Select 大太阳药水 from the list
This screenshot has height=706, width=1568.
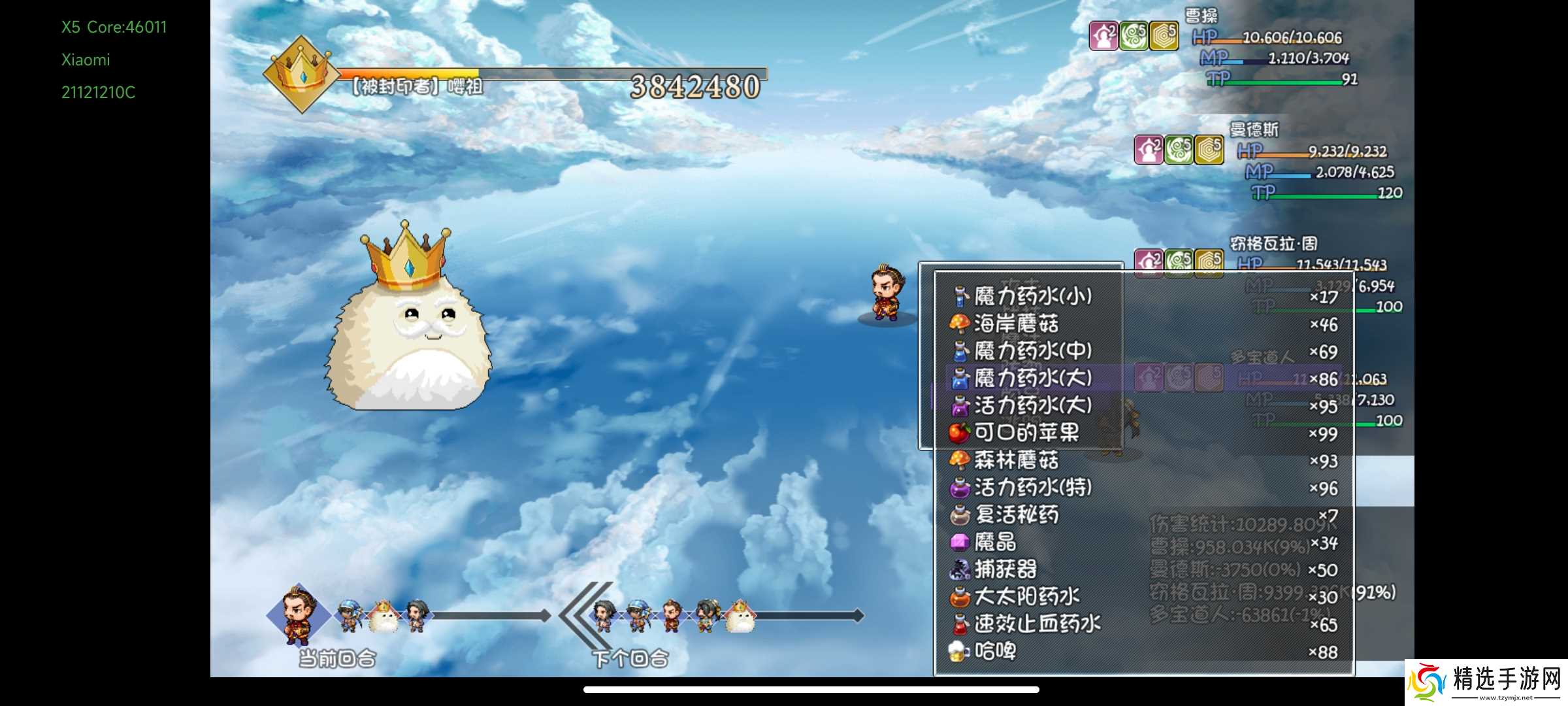[x=1026, y=597]
